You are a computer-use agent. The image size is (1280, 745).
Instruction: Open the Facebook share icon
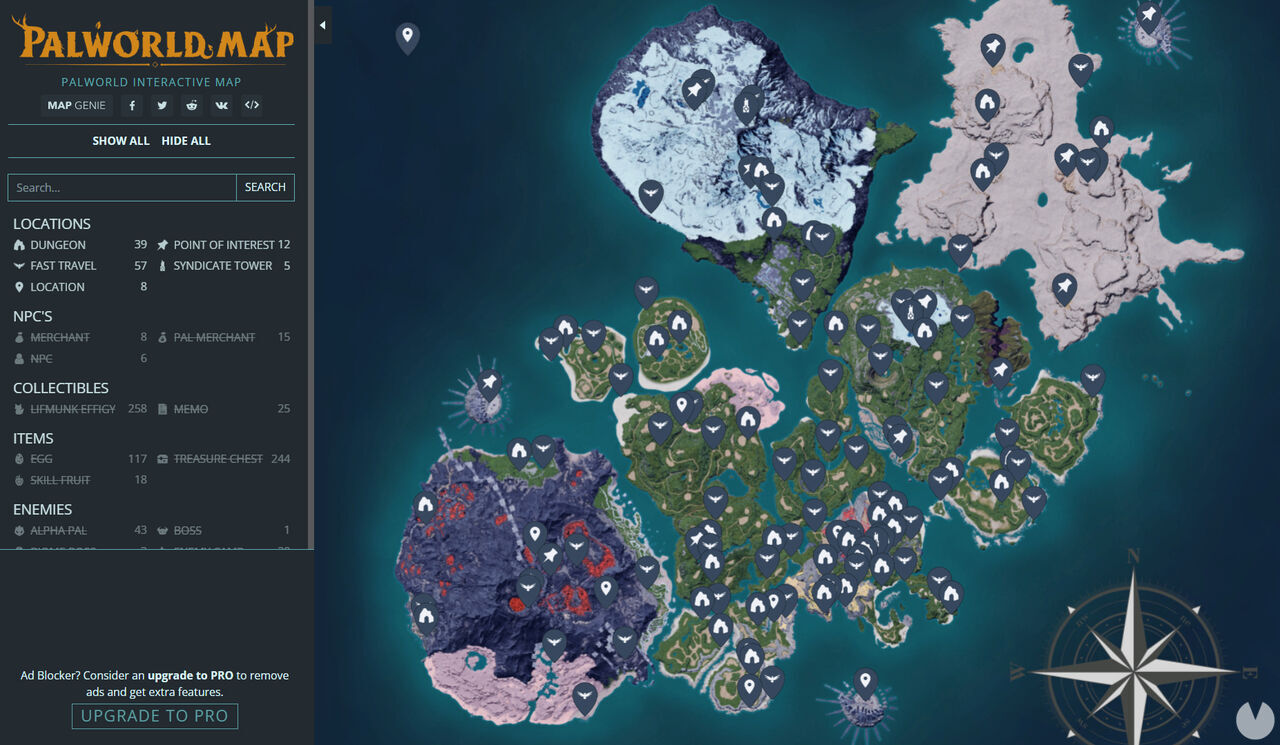(x=131, y=105)
